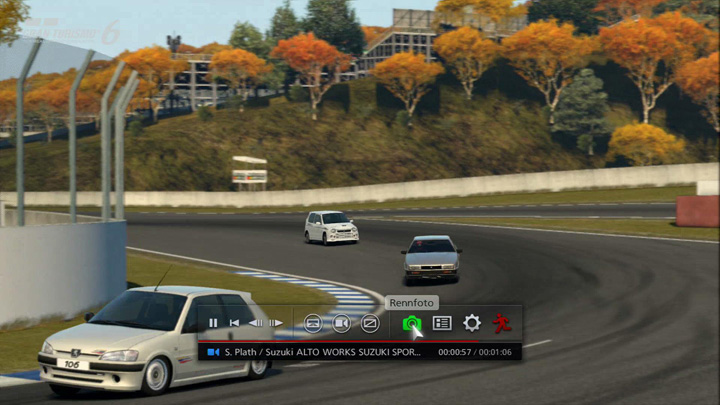
Task: Pause the replay playback
Action: (x=213, y=323)
